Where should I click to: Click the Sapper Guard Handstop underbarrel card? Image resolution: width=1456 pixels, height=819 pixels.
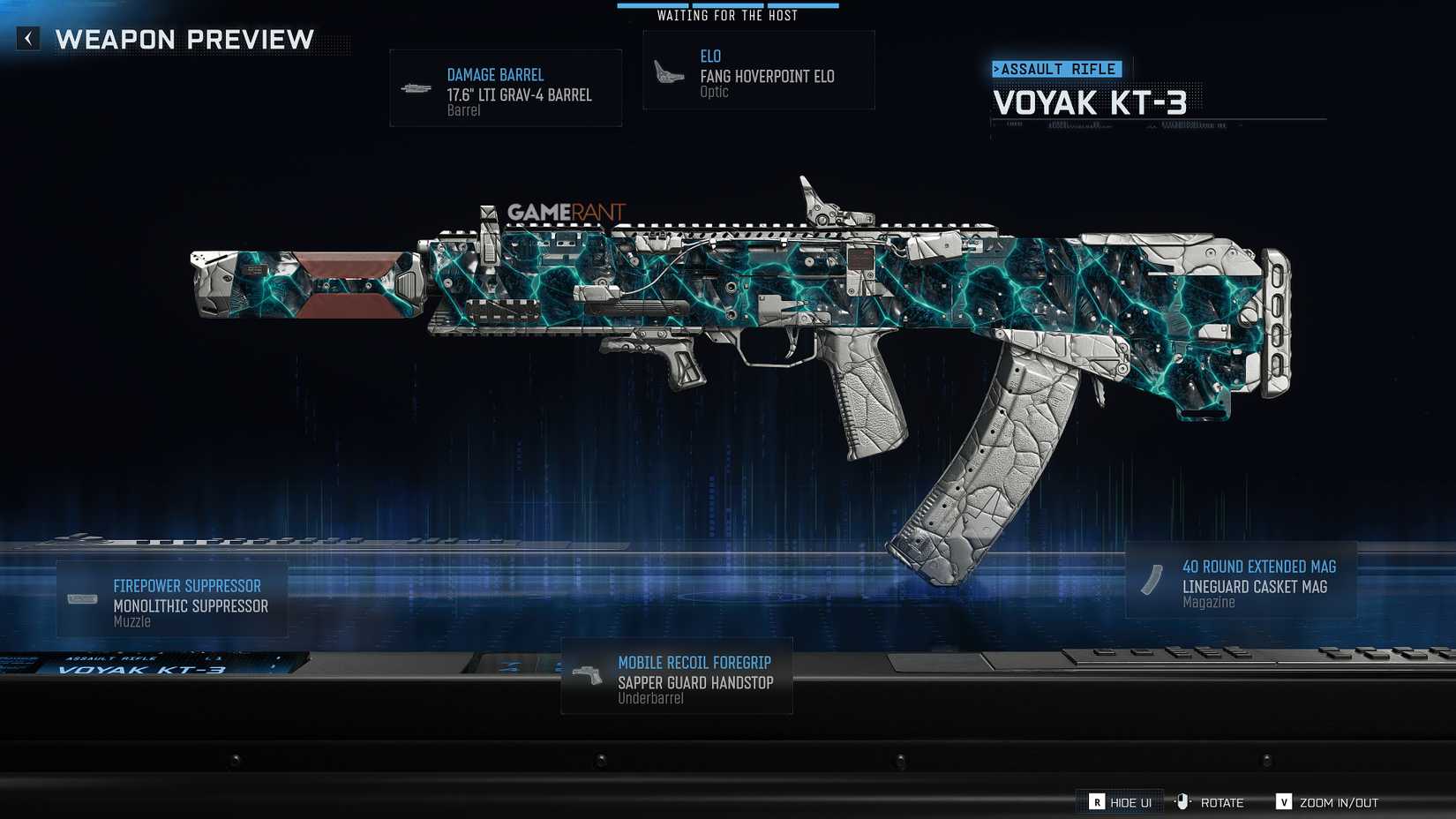pos(676,677)
